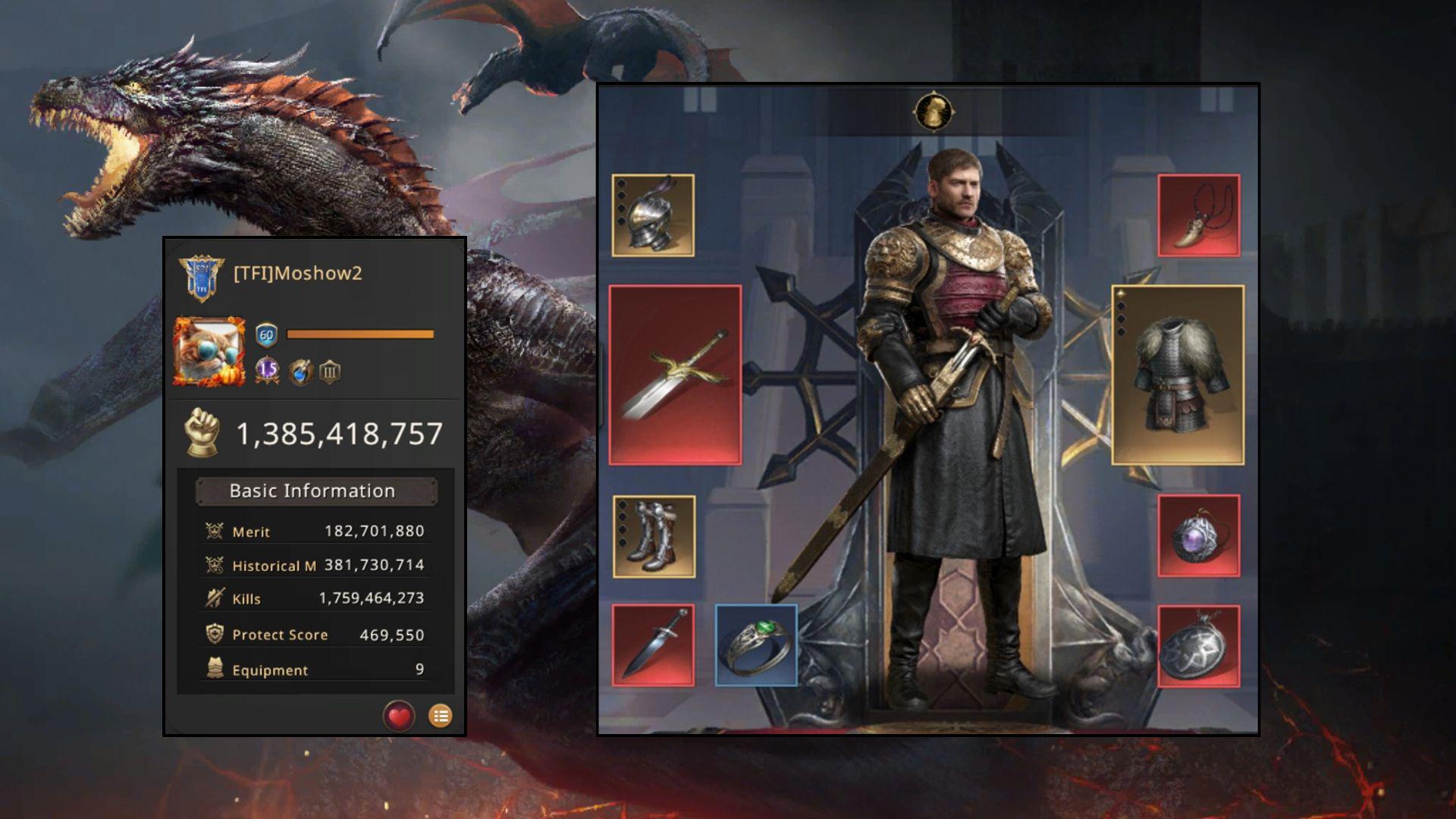Select the plumed helmet equipment slot
This screenshot has width=1456, height=819.
click(653, 215)
